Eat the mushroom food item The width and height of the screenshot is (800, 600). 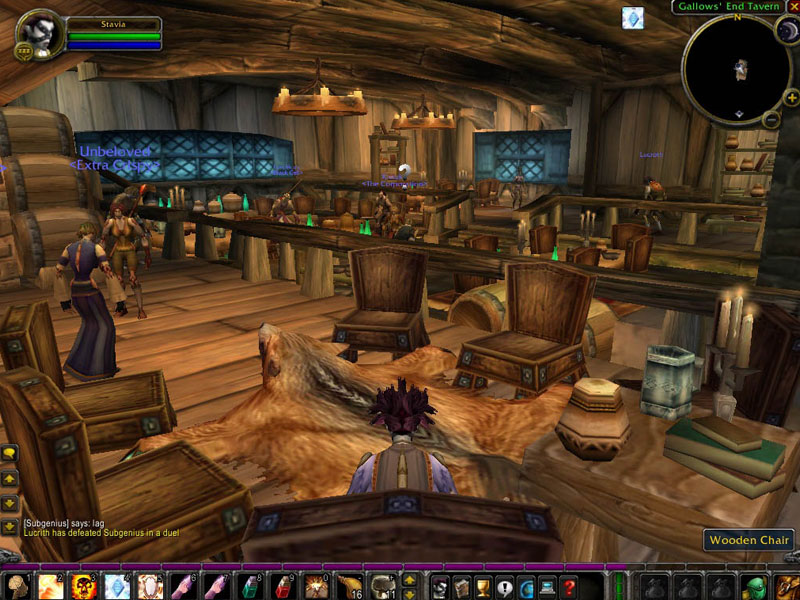[x=384, y=586]
